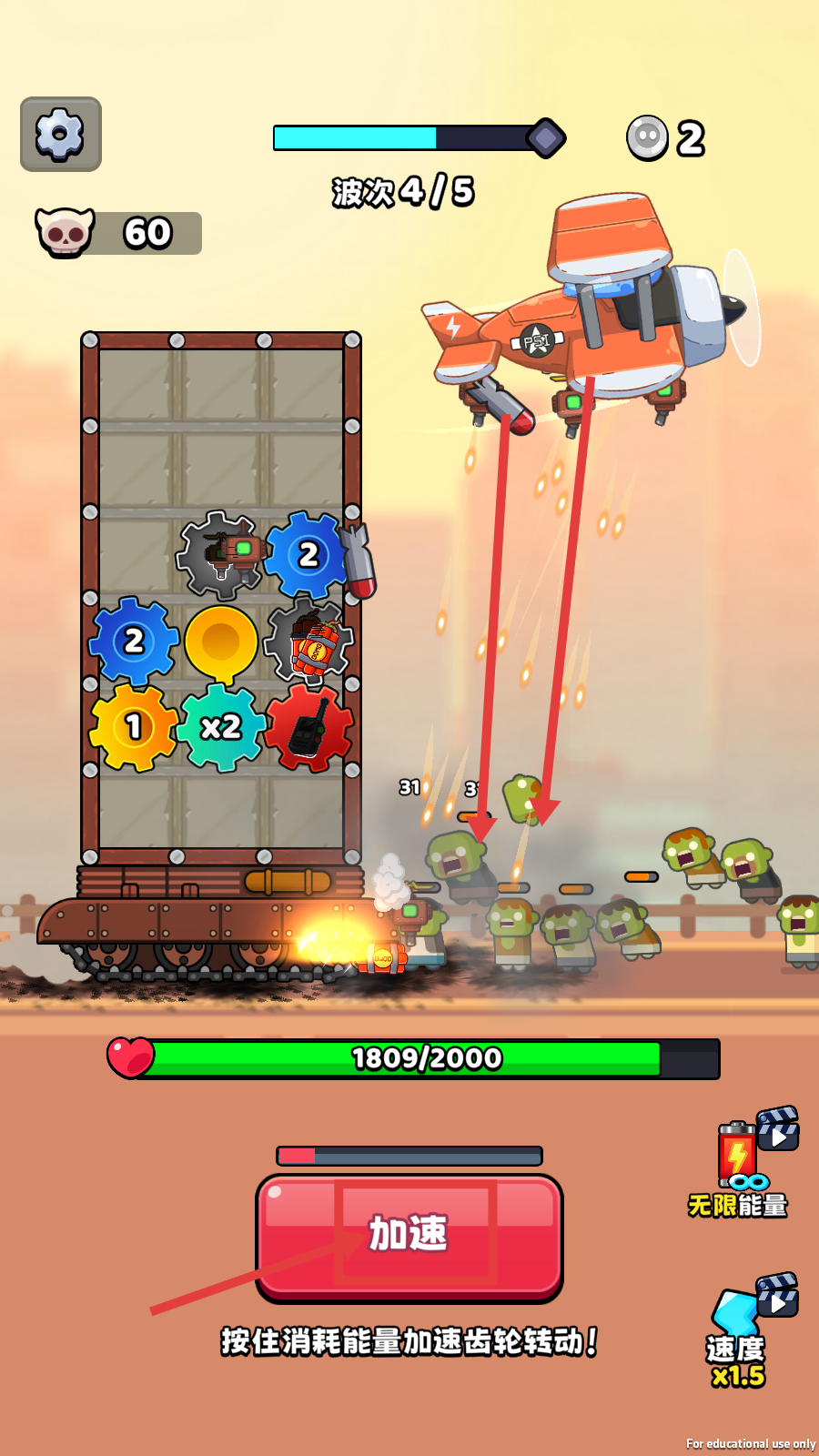The image size is (819, 1456).
Task: Choose the red walkie-talkie gear
Action: [309, 728]
